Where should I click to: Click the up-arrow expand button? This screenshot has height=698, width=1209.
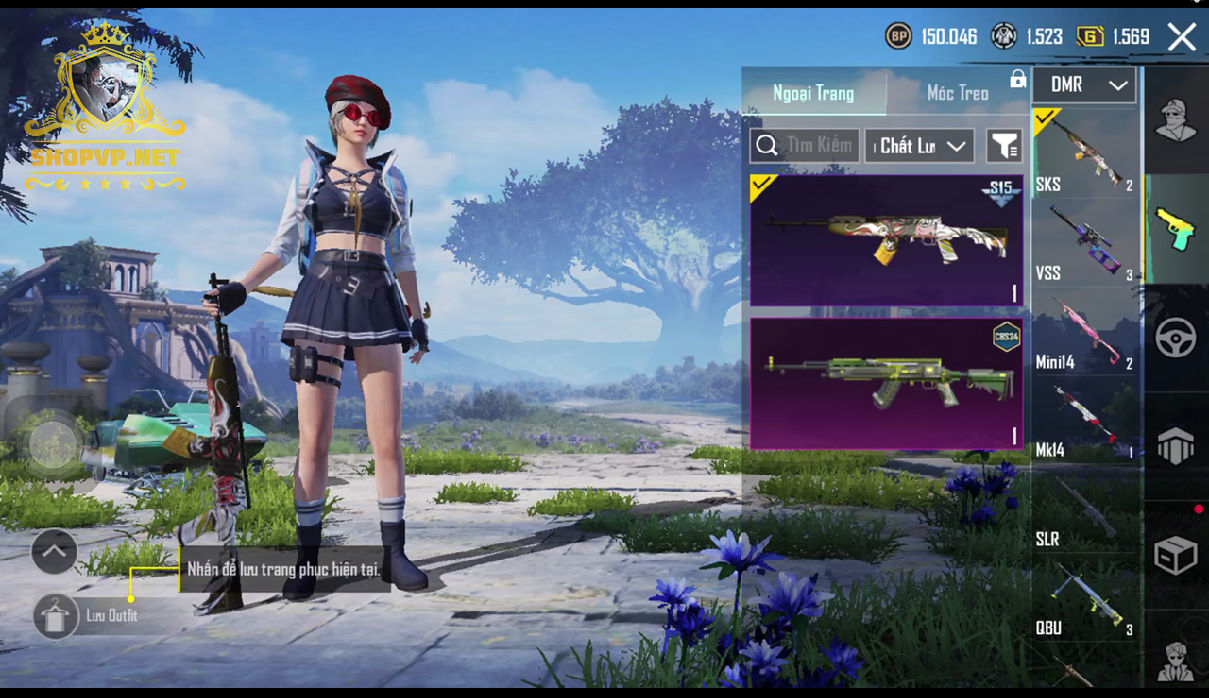[x=54, y=550]
